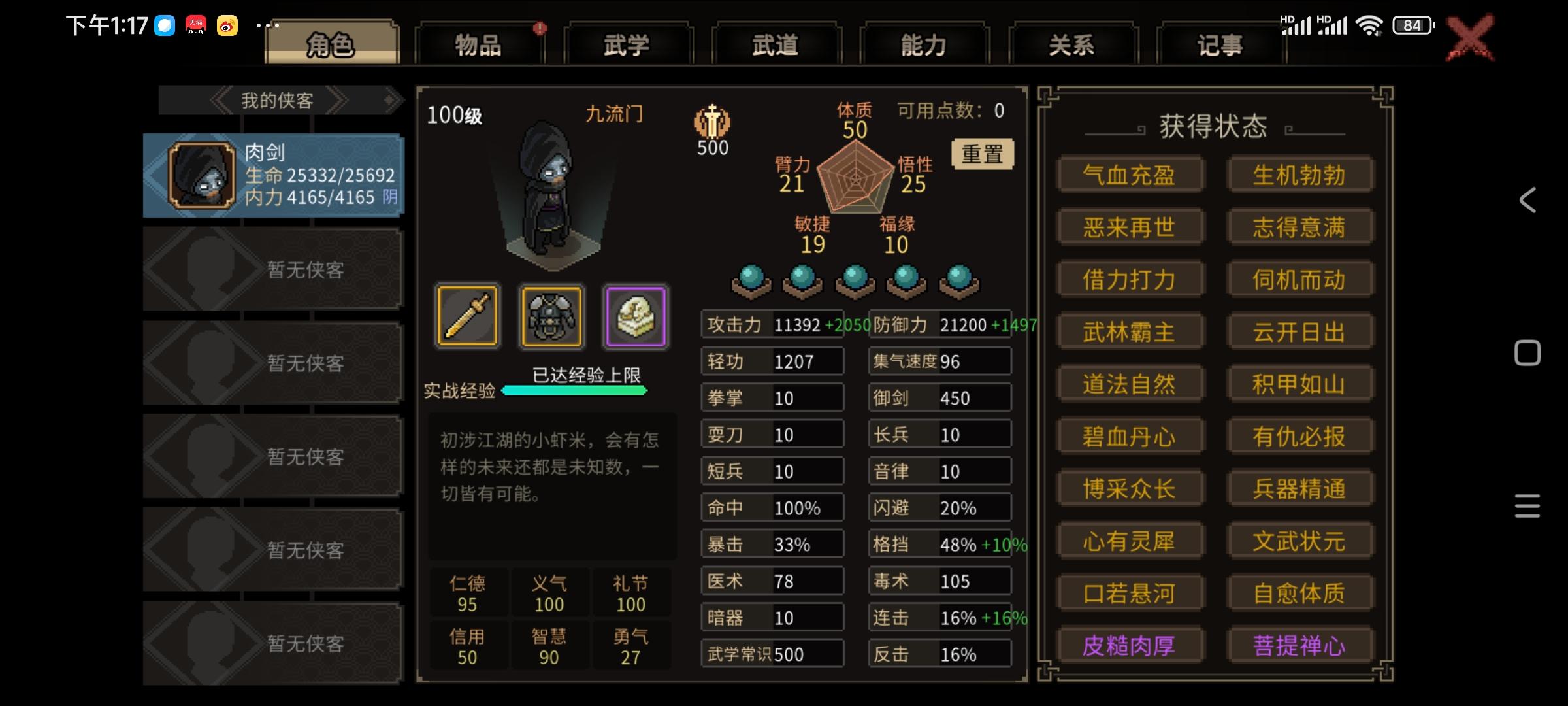Click the 武林霸主 status entry
The width and height of the screenshot is (1568, 706).
[1131, 331]
